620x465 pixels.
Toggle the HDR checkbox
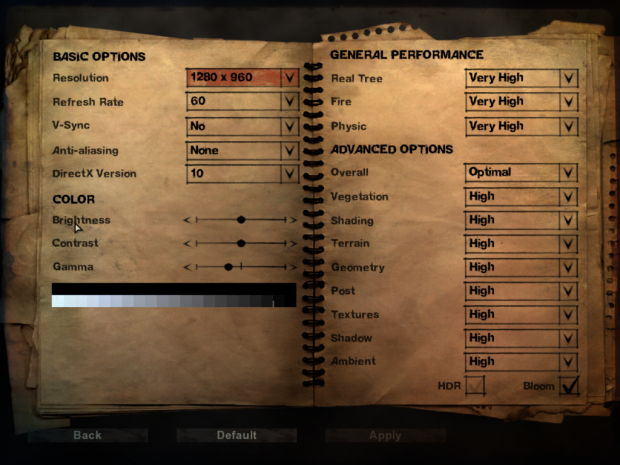(476, 385)
